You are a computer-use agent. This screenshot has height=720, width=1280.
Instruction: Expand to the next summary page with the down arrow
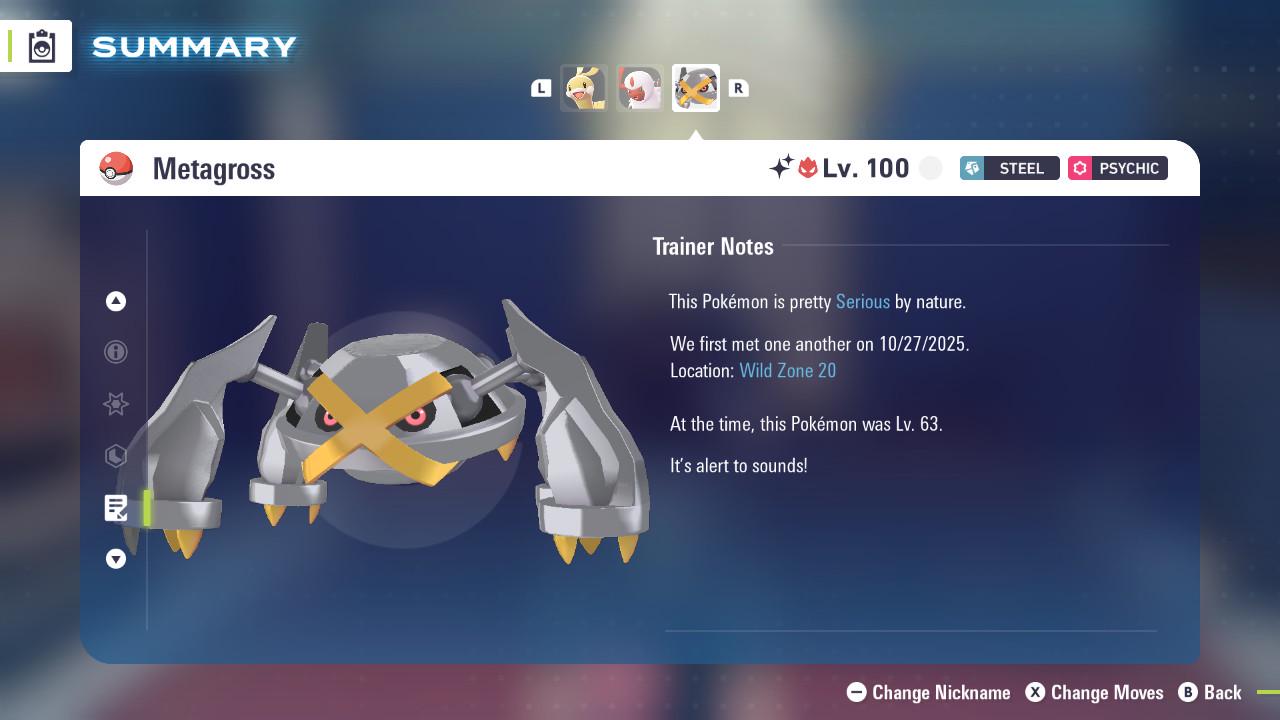click(116, 559)
